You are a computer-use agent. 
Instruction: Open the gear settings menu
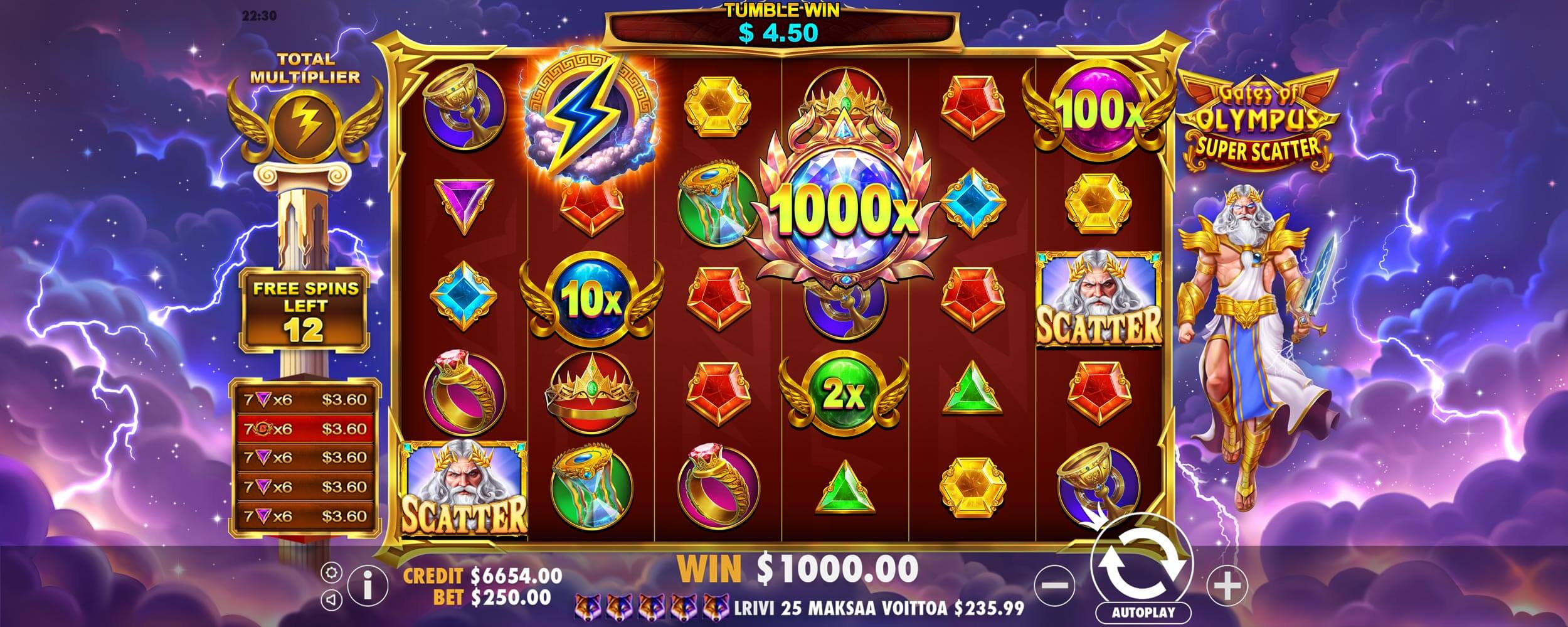point(332,572)
